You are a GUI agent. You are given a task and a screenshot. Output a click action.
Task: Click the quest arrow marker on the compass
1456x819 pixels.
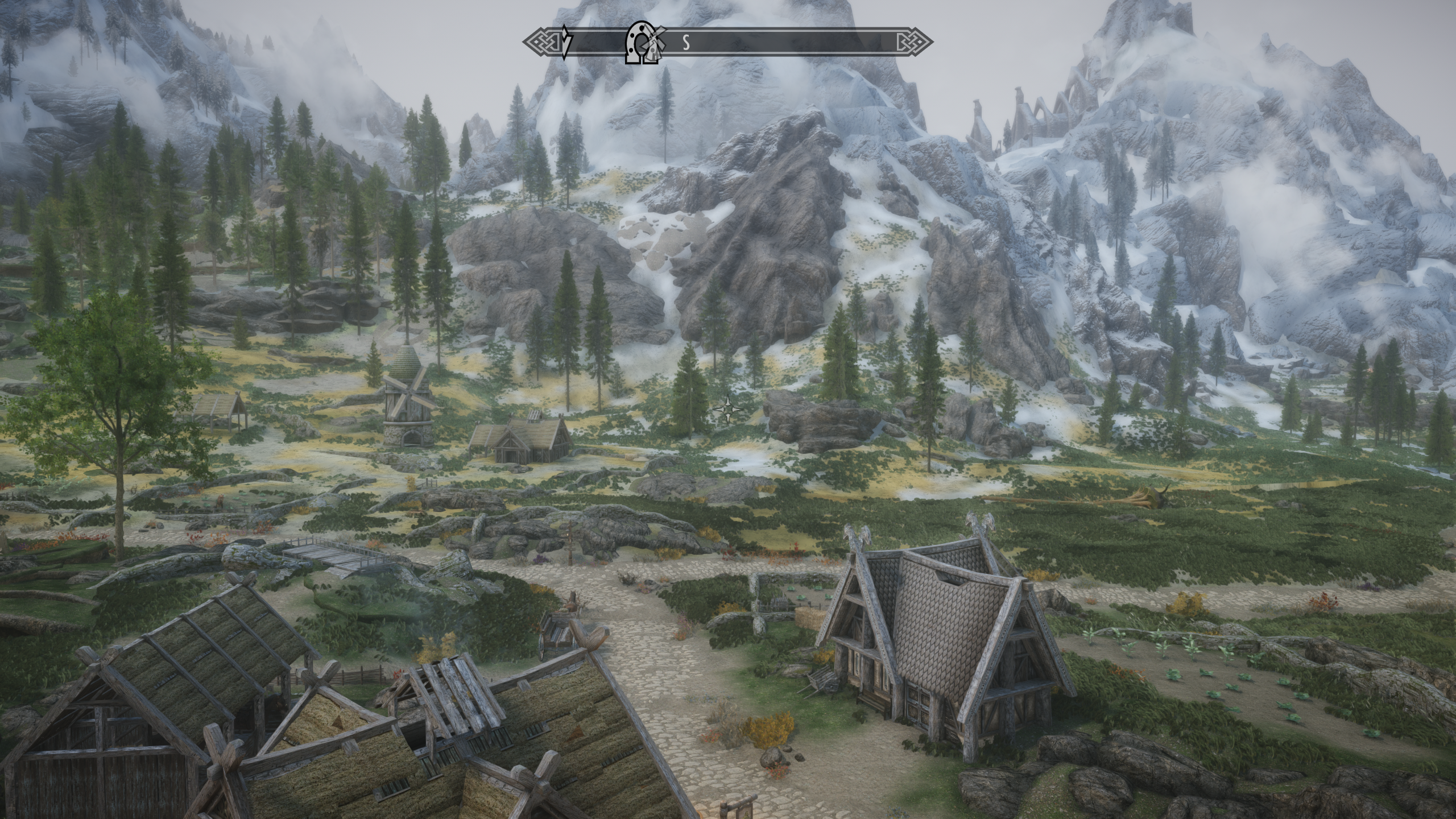pyautogui.click(x=565, y=42)
